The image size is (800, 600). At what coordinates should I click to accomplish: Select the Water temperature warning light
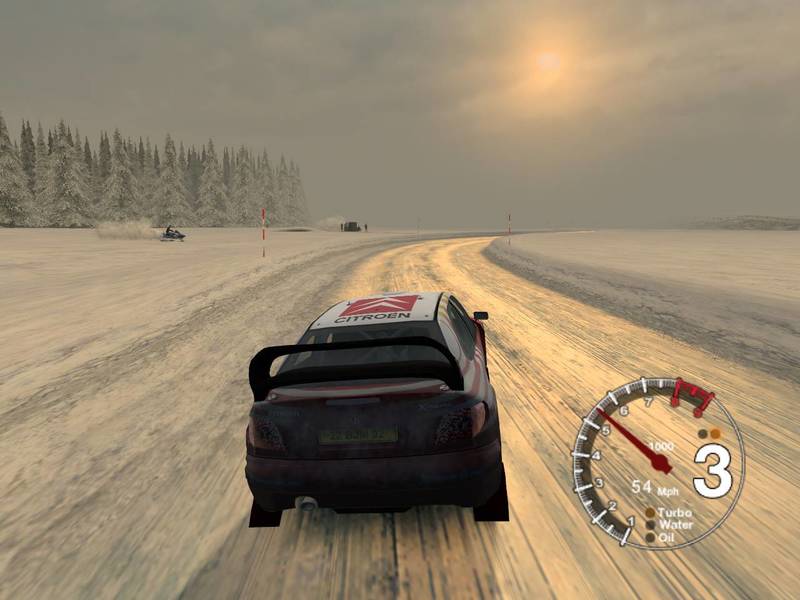(650, 524)
